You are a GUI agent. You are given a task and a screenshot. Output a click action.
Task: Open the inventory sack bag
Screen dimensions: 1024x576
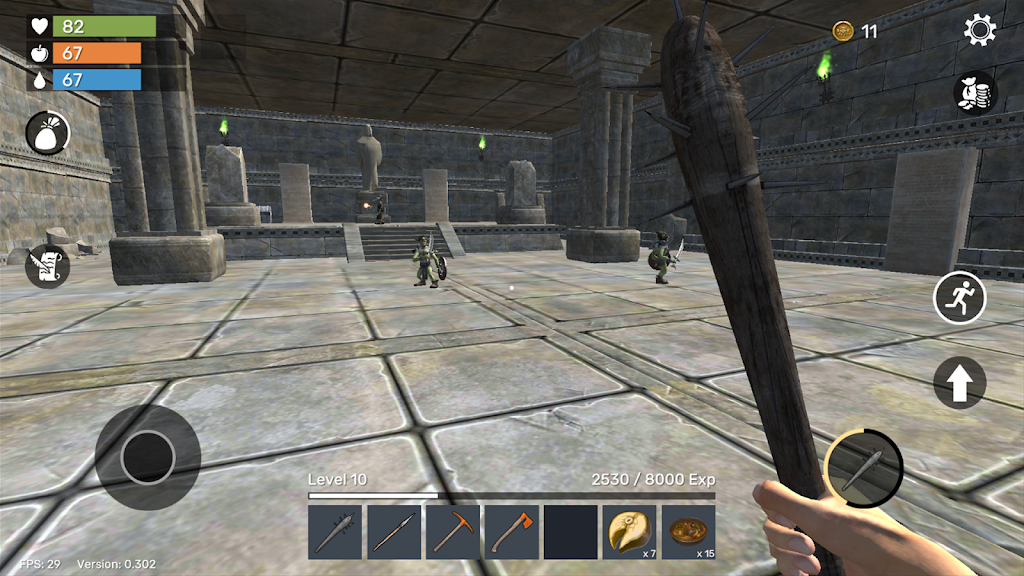click(47, 133)
